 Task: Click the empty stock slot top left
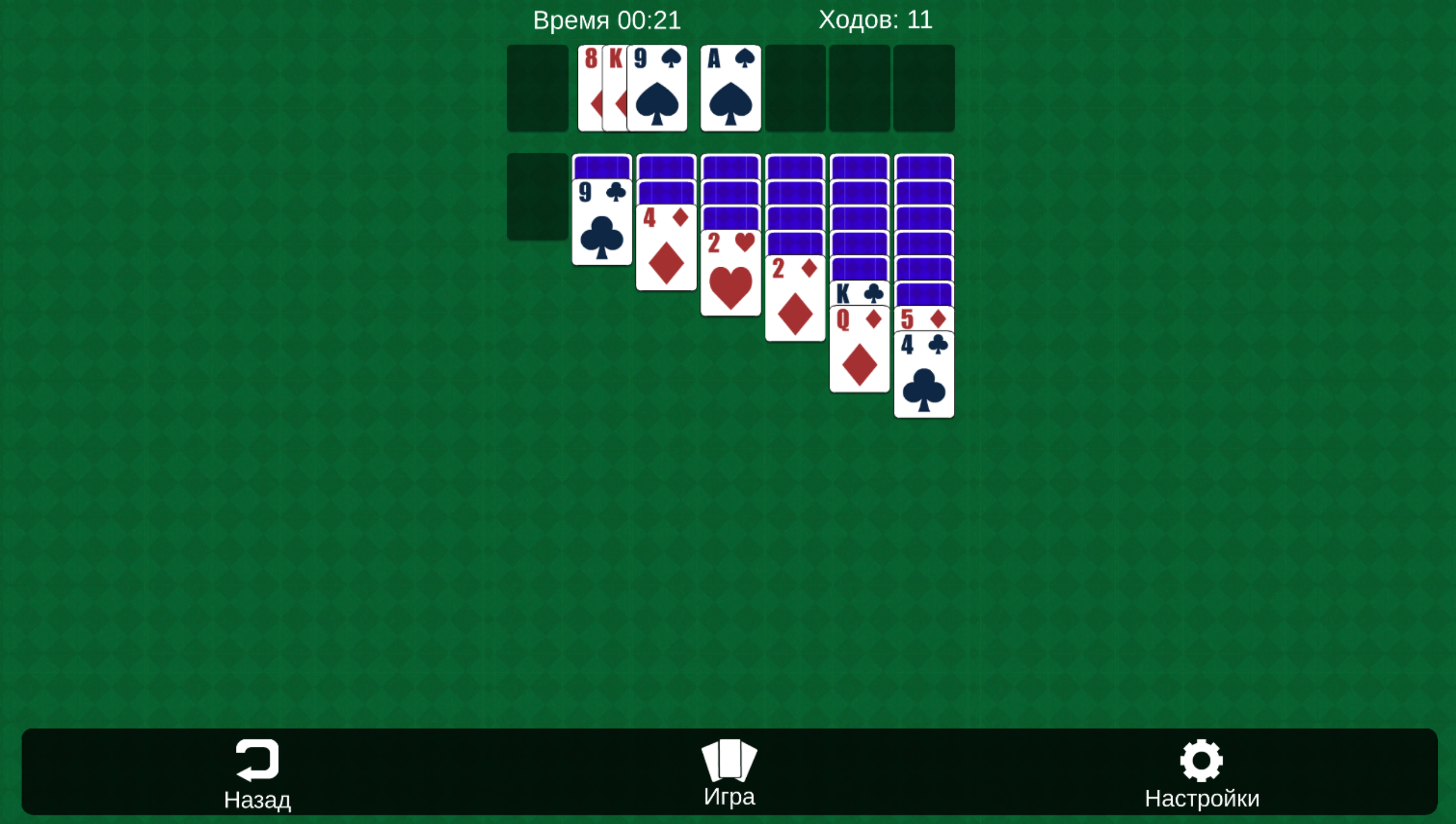tap(538, 89)
